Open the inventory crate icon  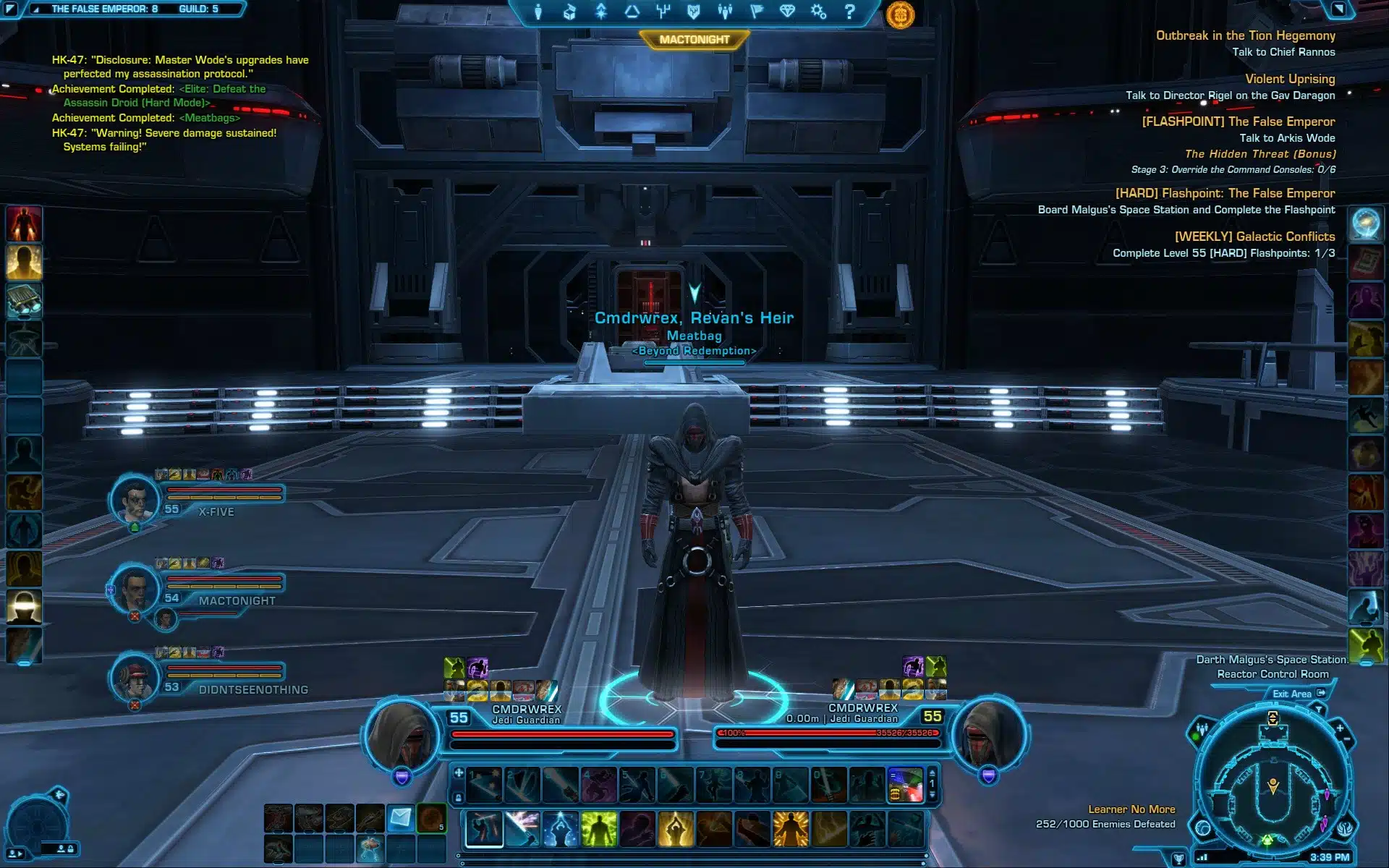(569, 12)
